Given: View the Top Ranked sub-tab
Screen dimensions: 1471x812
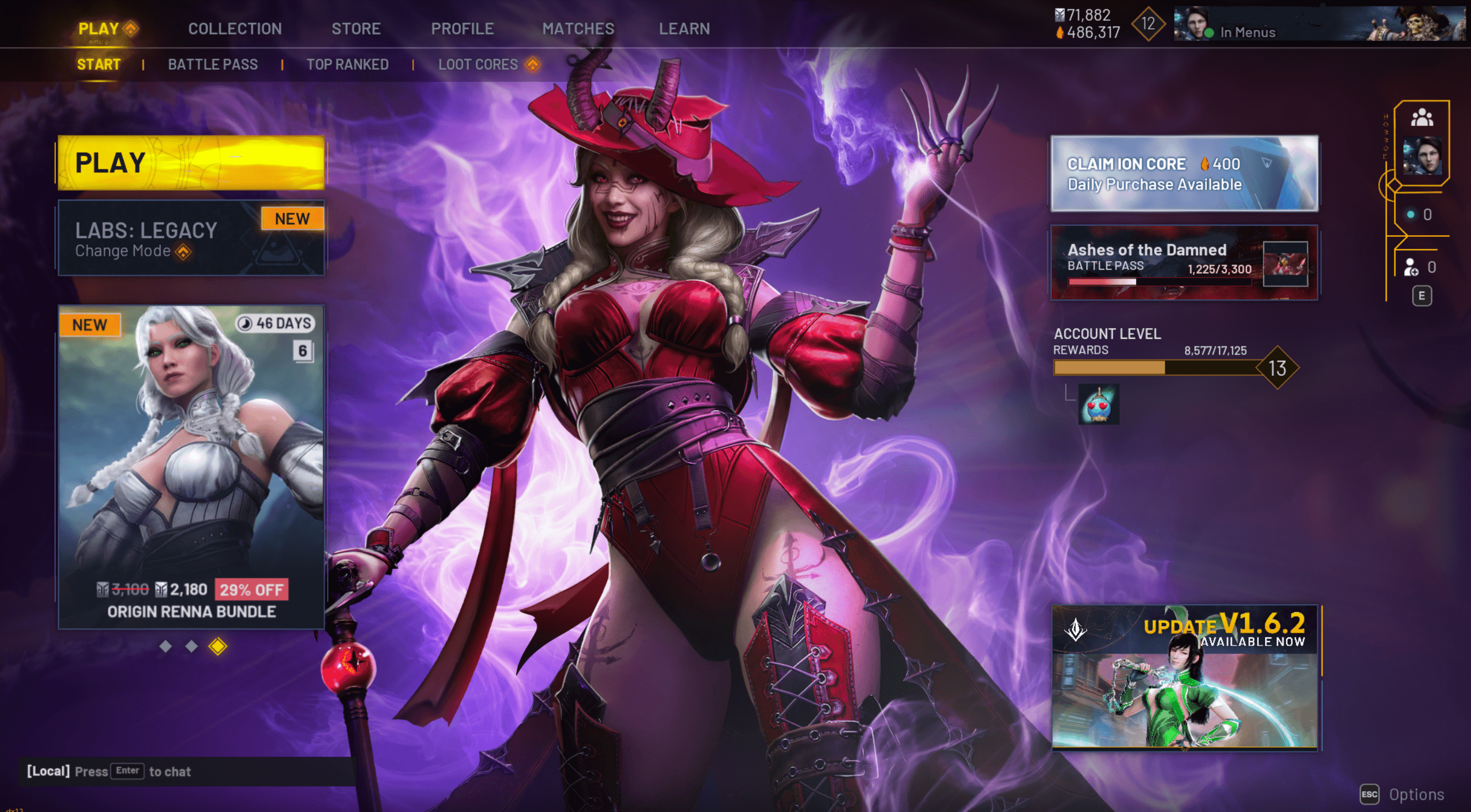Looking at the screenshot, I should [x=347, y=65].
